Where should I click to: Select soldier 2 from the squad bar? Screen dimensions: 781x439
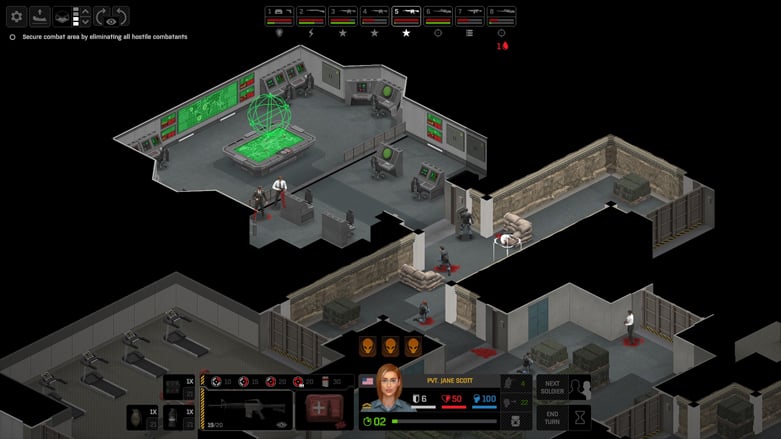(310, 15)
